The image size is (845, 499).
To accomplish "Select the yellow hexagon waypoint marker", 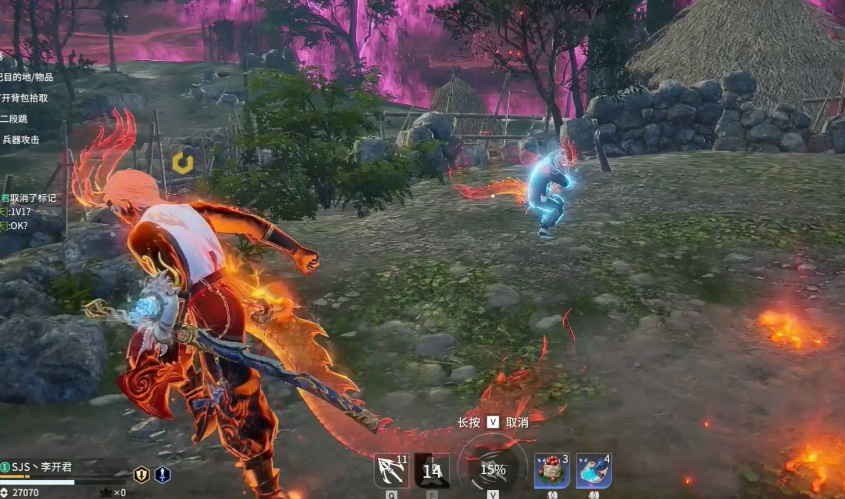I will (182, 162).
